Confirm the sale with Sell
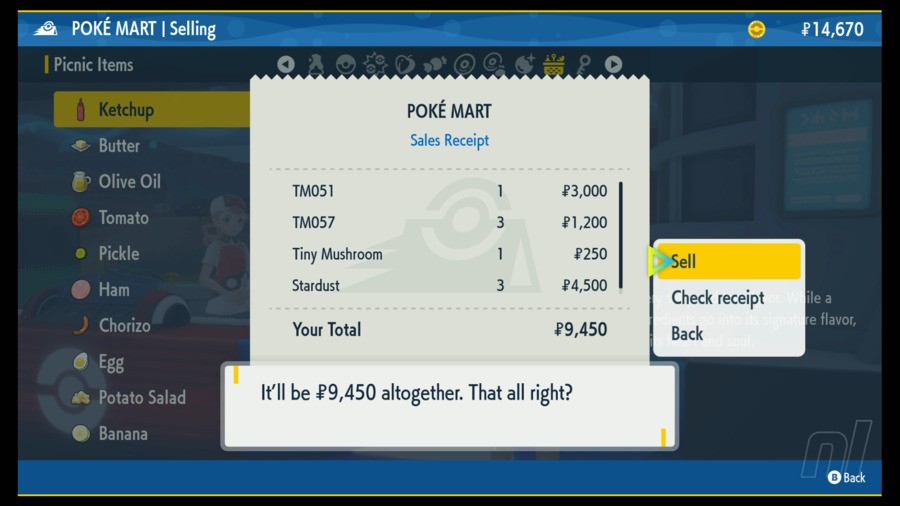 [727, 262]
